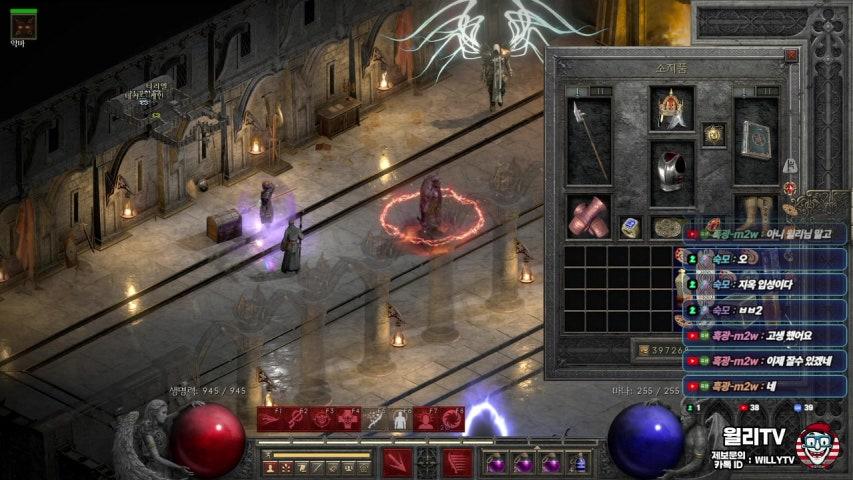Activate the F4 cross skill hotkey

tap(348, 419)
